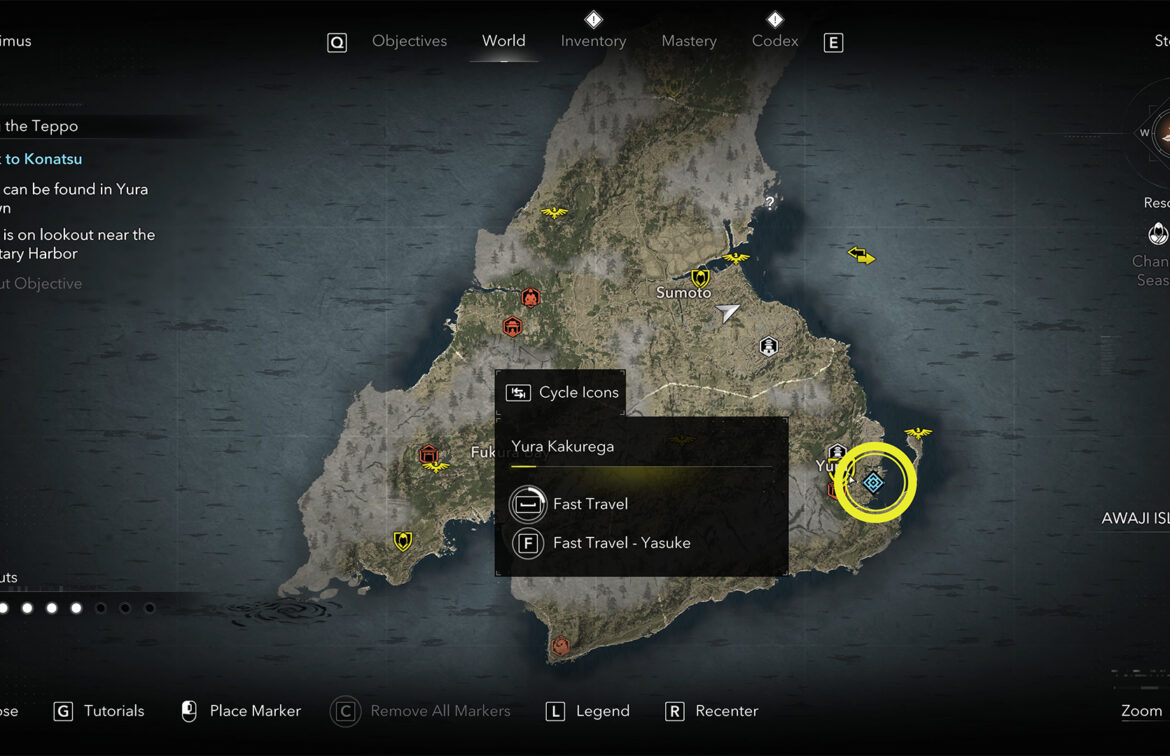Open the Codex tab
Image resolution: width=1170 pixels, height=756 pixels.
[x=775, y=41]
